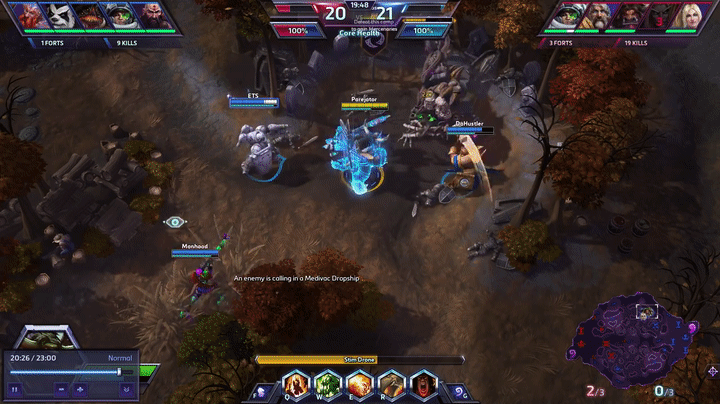Viewport: 720px width, 404px height.
Task: Activate the R heroic ability
Action: click(x=391, y=384)
